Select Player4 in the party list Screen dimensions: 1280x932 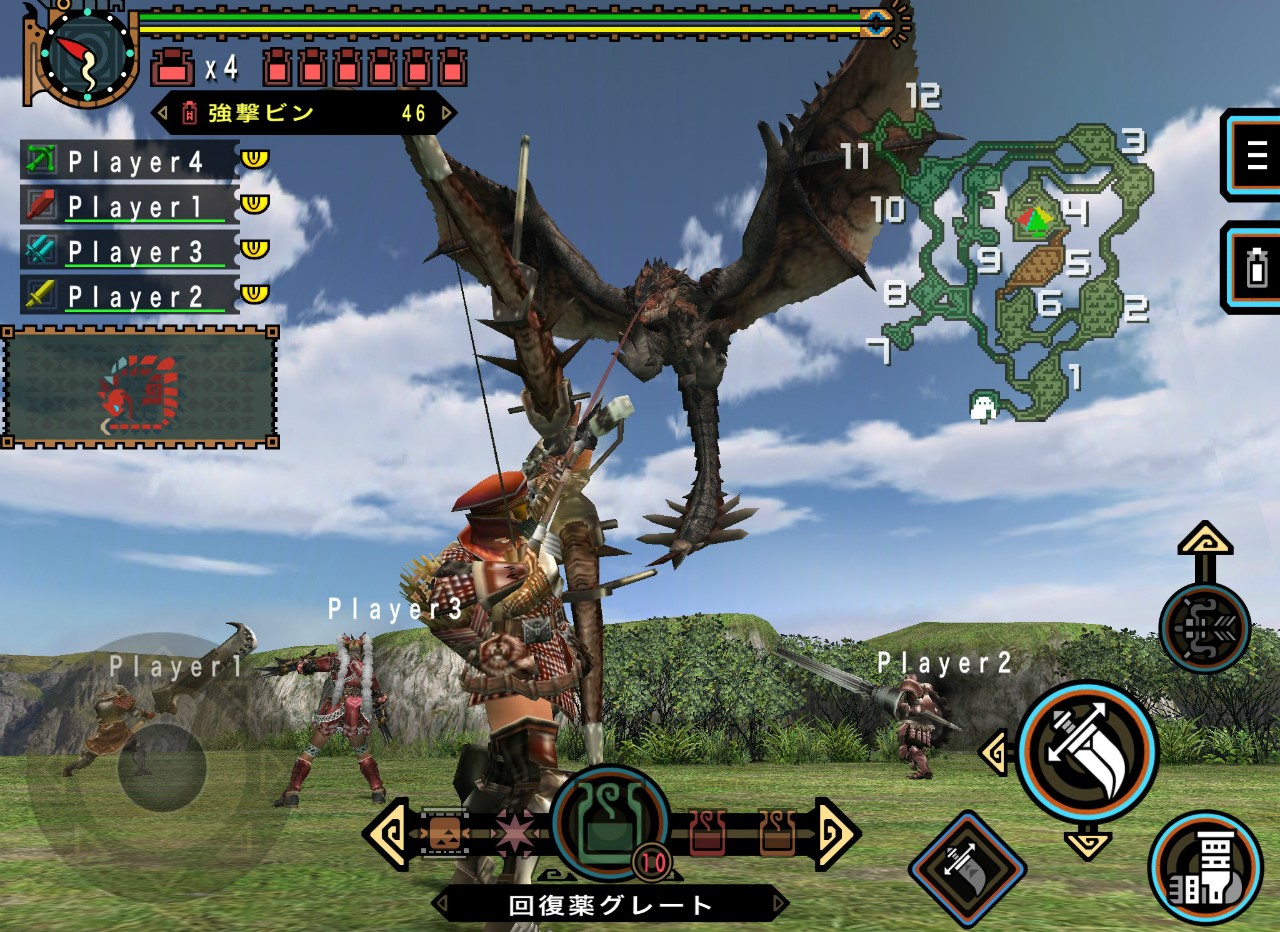click(x=128, y=160)
